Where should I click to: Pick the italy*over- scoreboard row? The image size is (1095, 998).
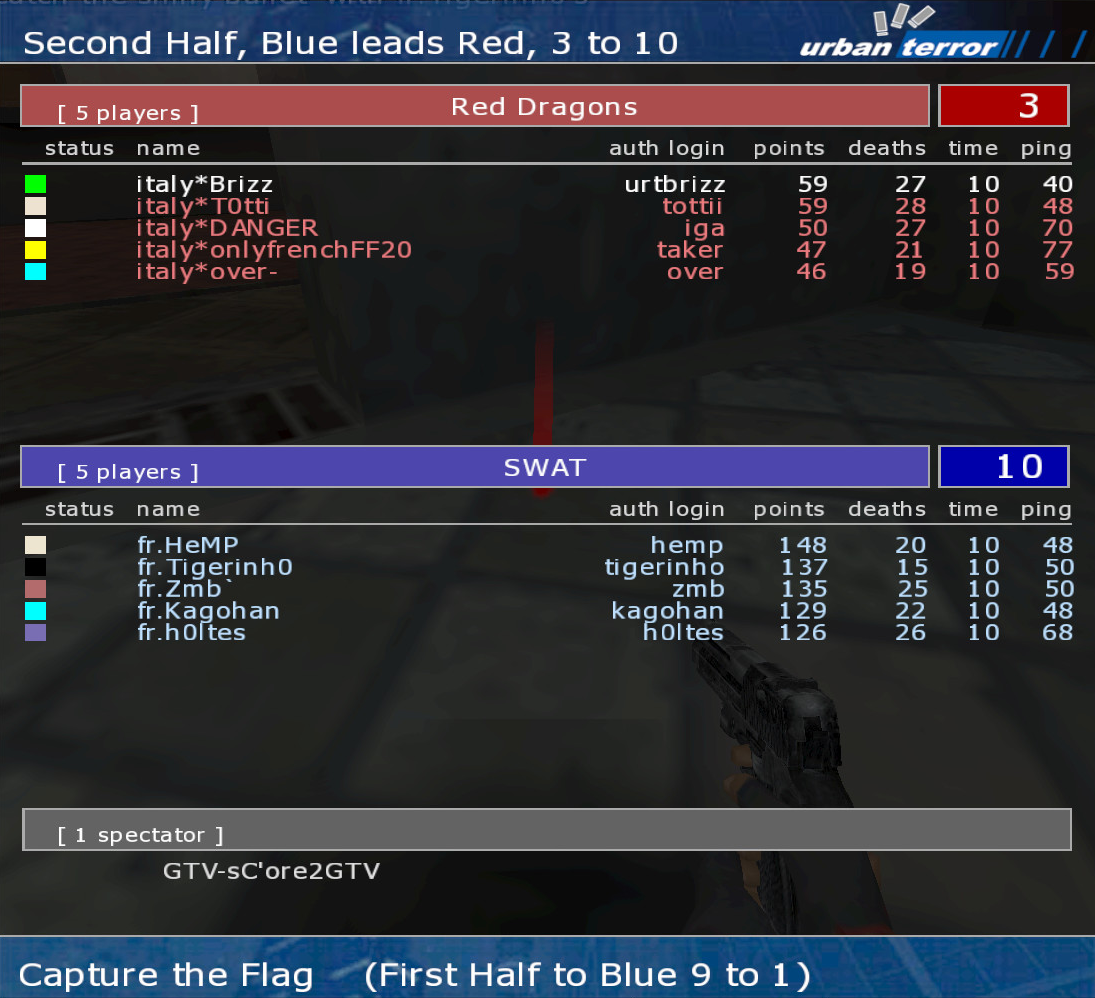click(x=207, y=272)
